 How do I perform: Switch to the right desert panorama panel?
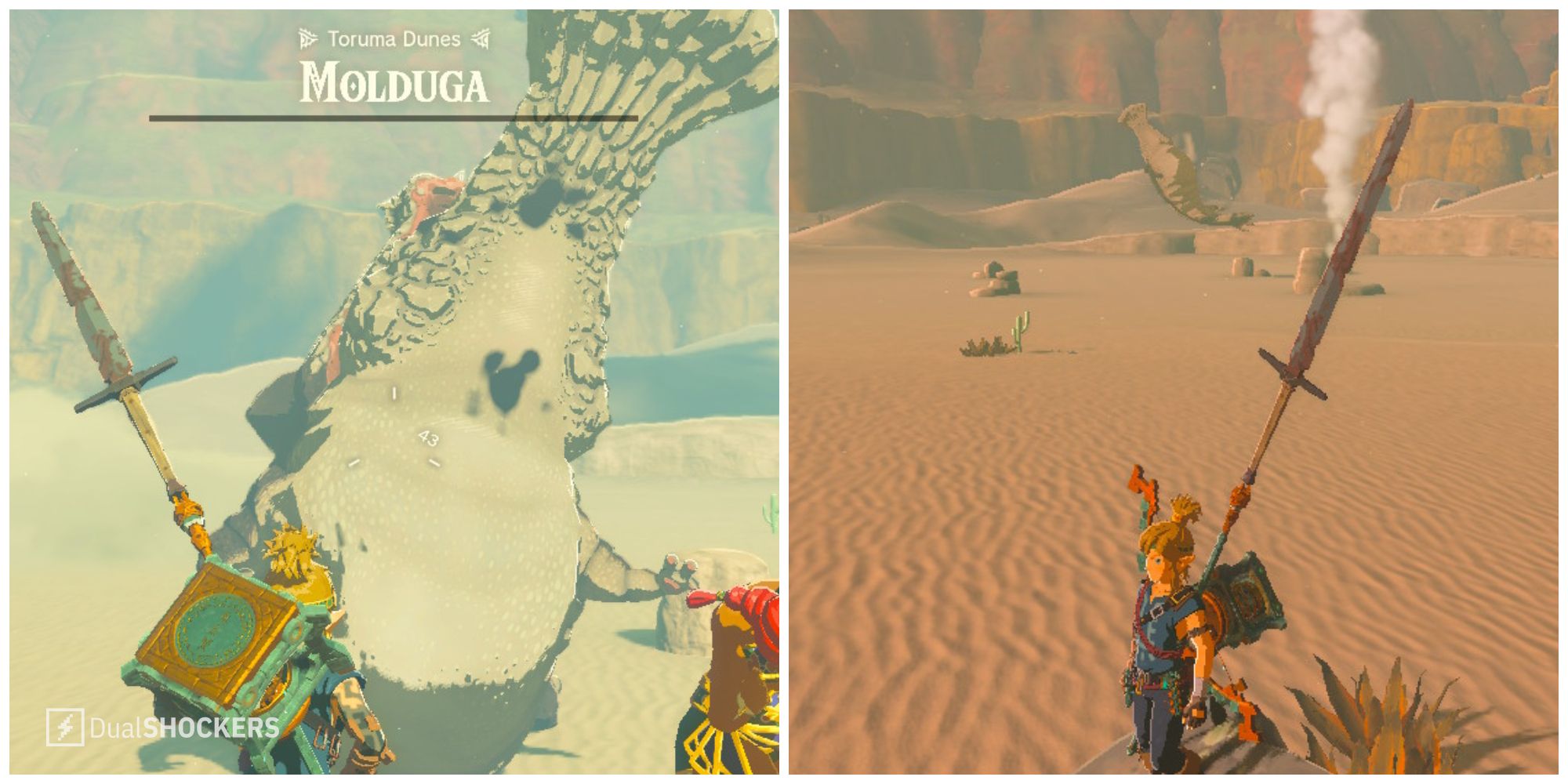coord(1176,392)
